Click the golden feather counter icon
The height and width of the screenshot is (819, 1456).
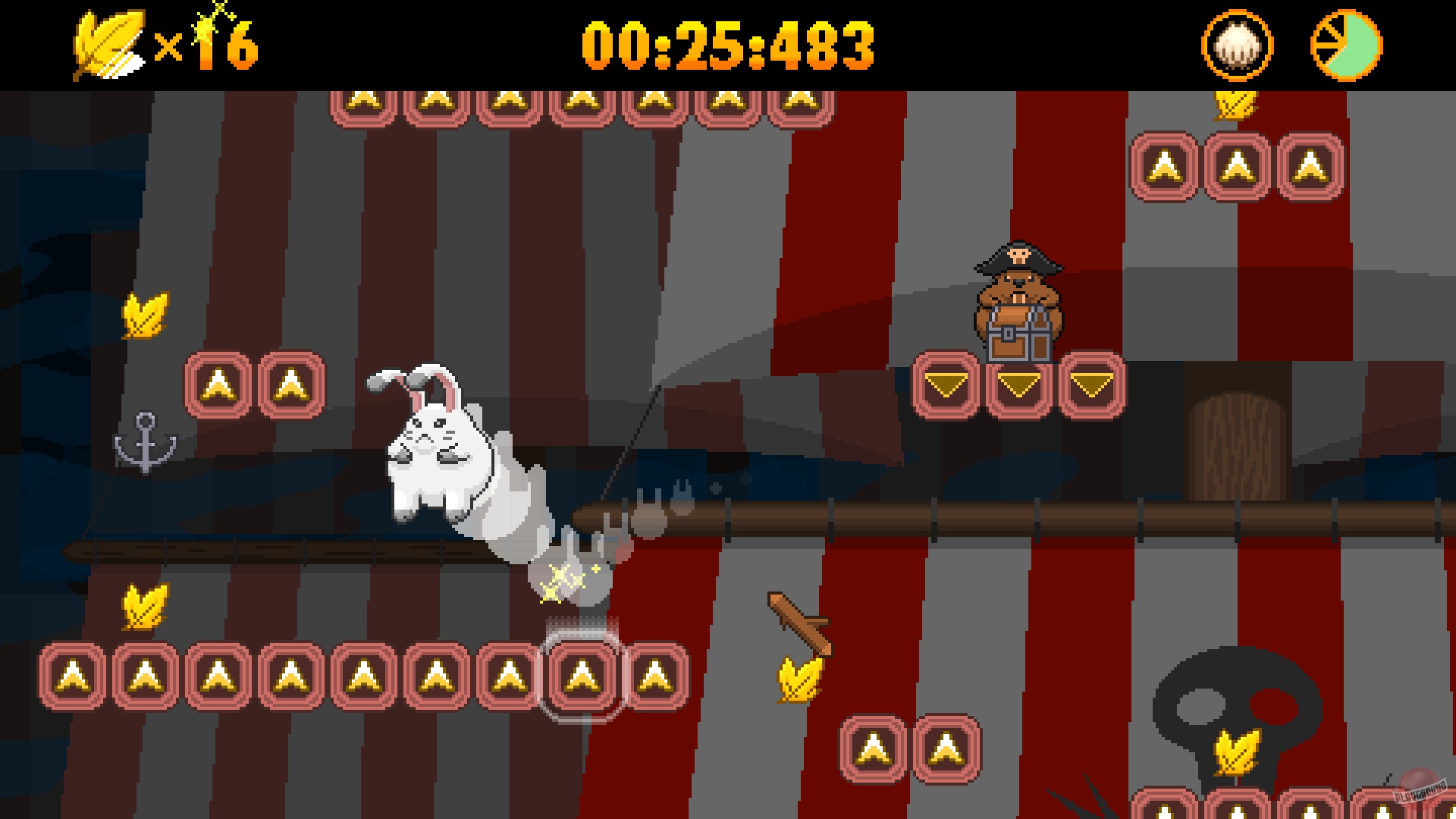(x=106, y=42)
